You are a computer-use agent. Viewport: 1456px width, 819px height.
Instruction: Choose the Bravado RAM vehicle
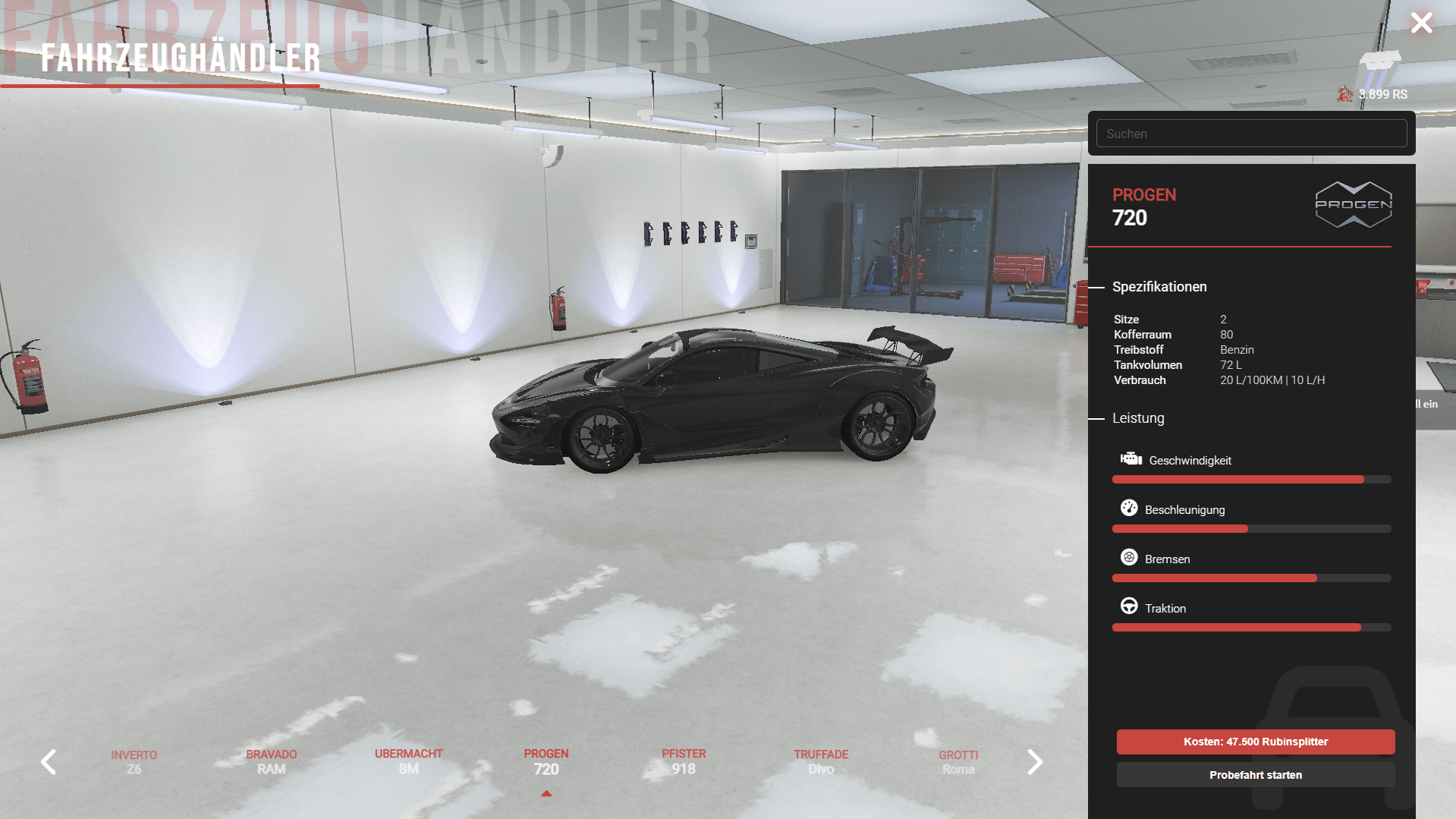(x=271, y=761)
